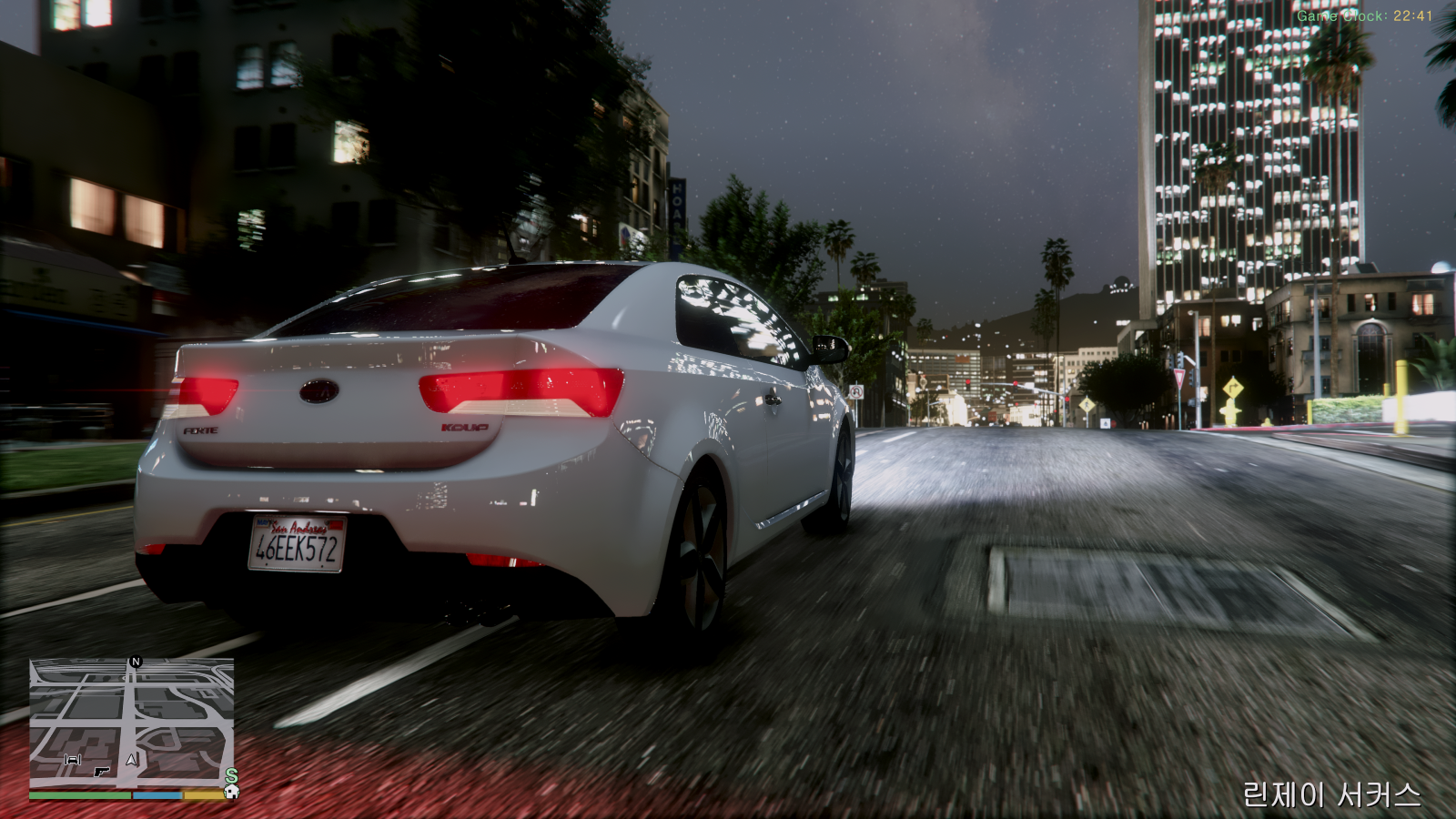
Task: Select the car shop blip on minimap
Action: [x=73, y=760]
